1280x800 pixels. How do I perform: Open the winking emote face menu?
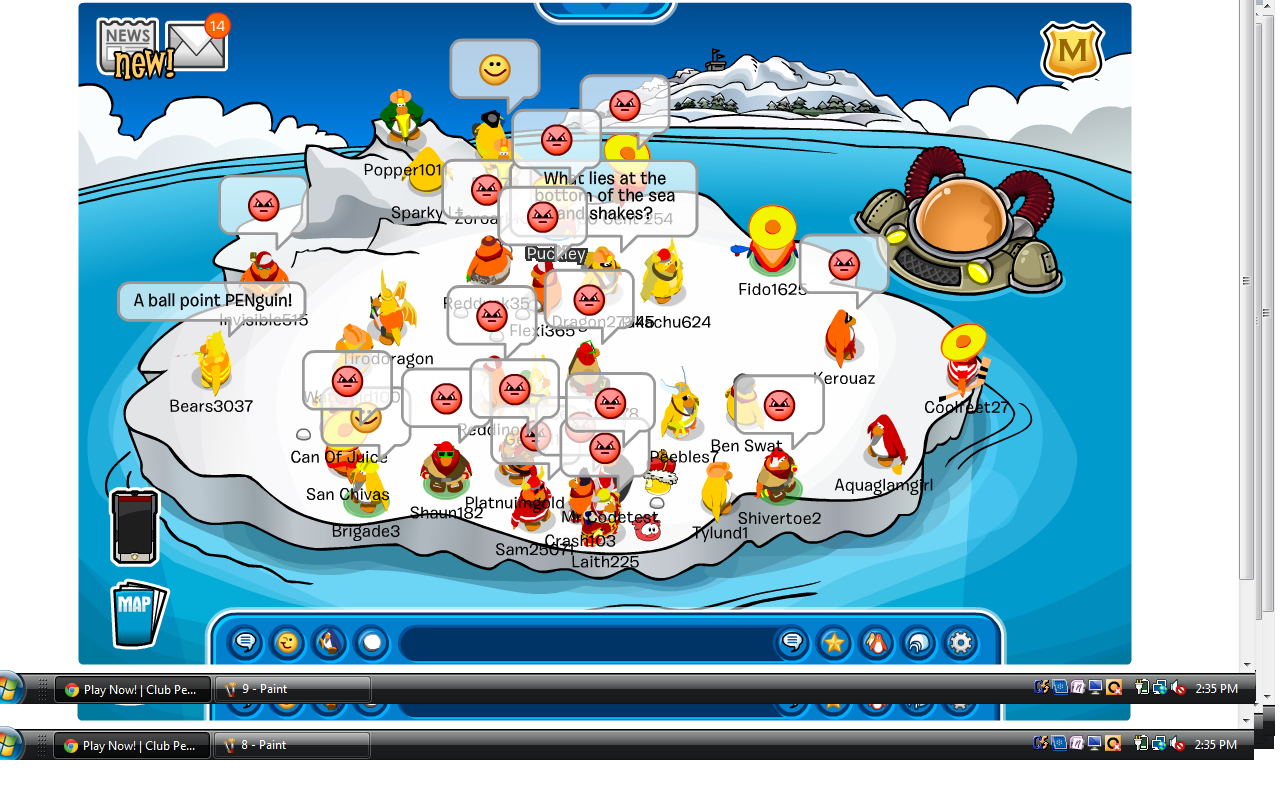click(x=287, y=642)
